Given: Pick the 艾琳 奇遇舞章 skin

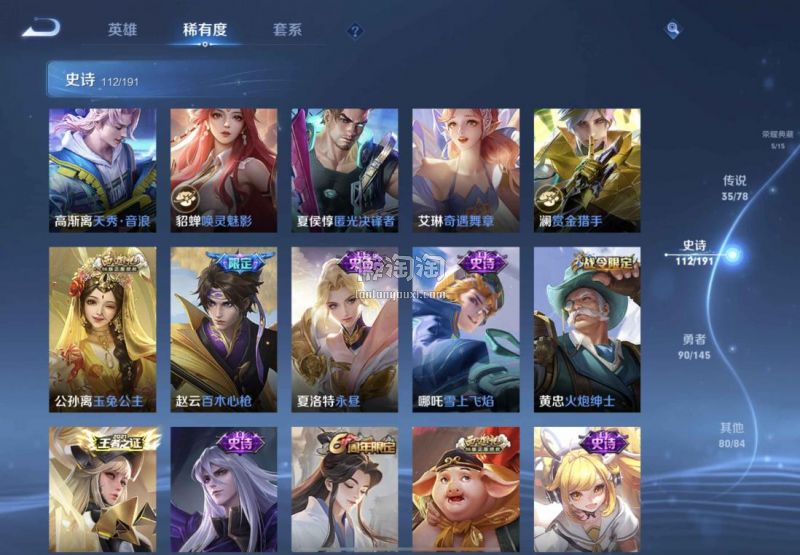Looking at the screenshot, I should 465,170.
